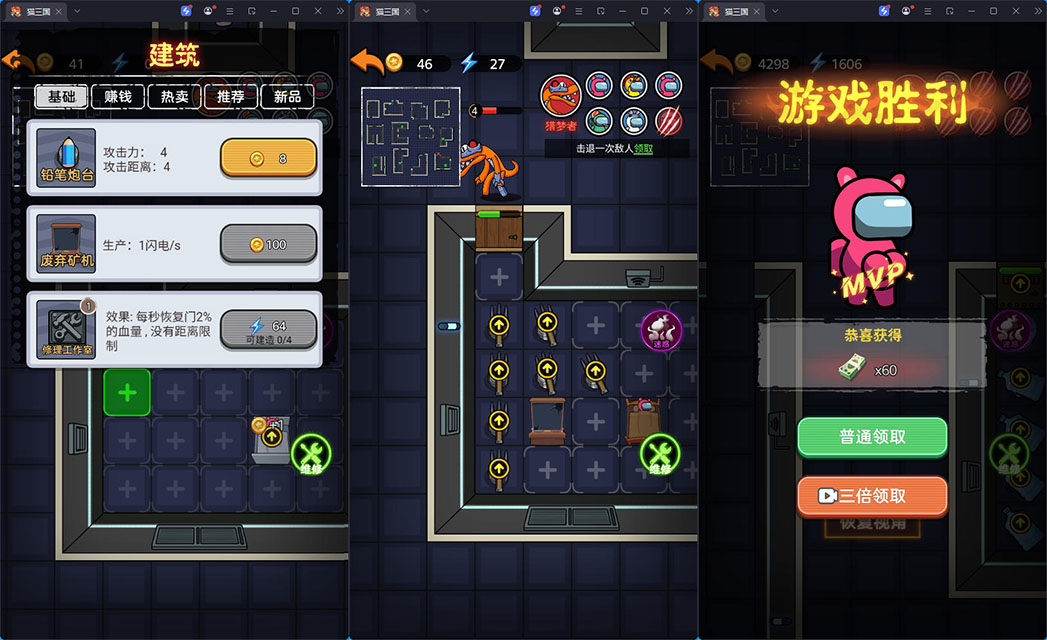1047x640 pixels.
Task: Claim the 击退一次敌人 reward via 领取
Action: click(642, 148)
